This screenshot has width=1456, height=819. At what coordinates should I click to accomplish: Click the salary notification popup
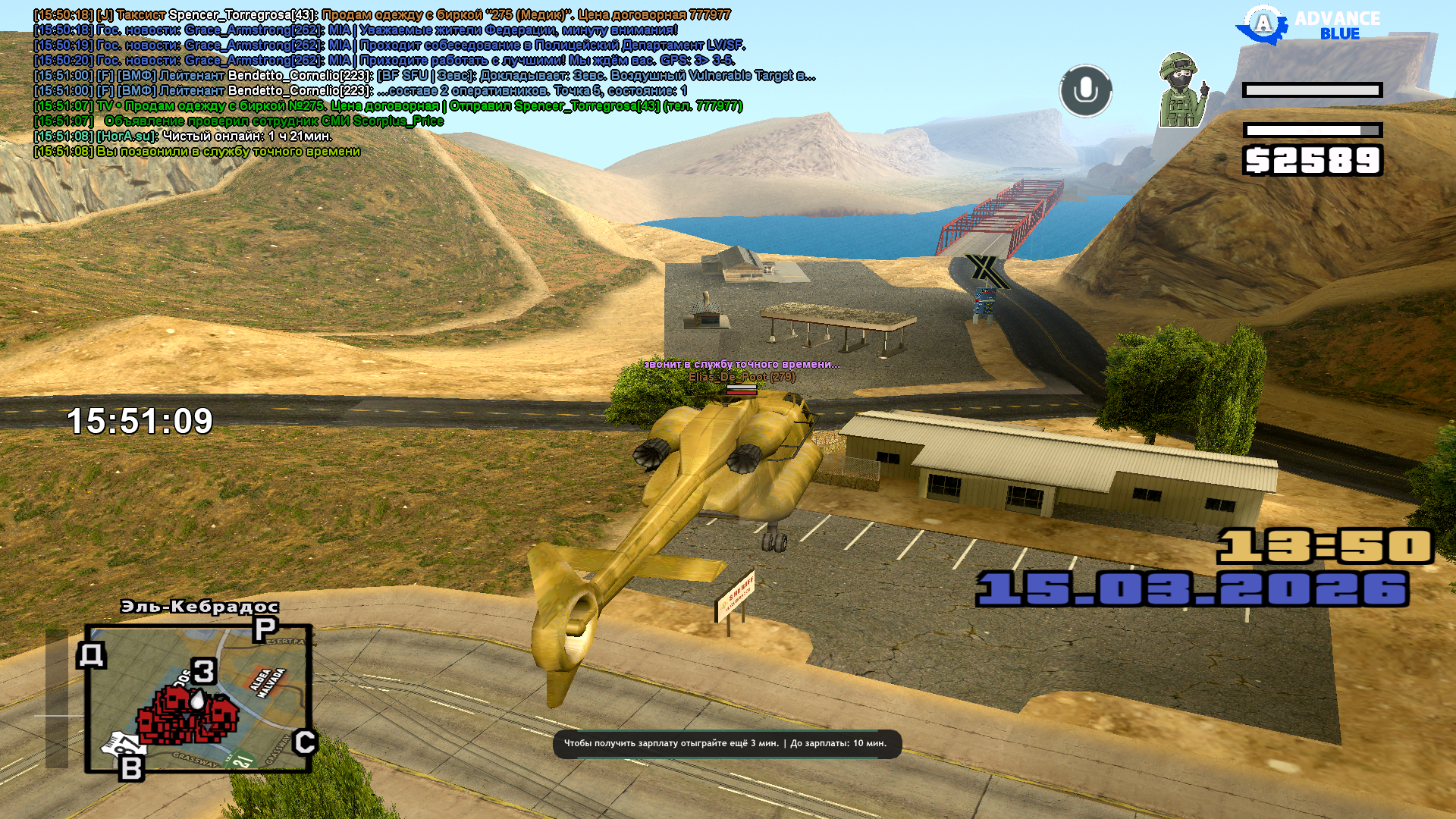(726, 744)
